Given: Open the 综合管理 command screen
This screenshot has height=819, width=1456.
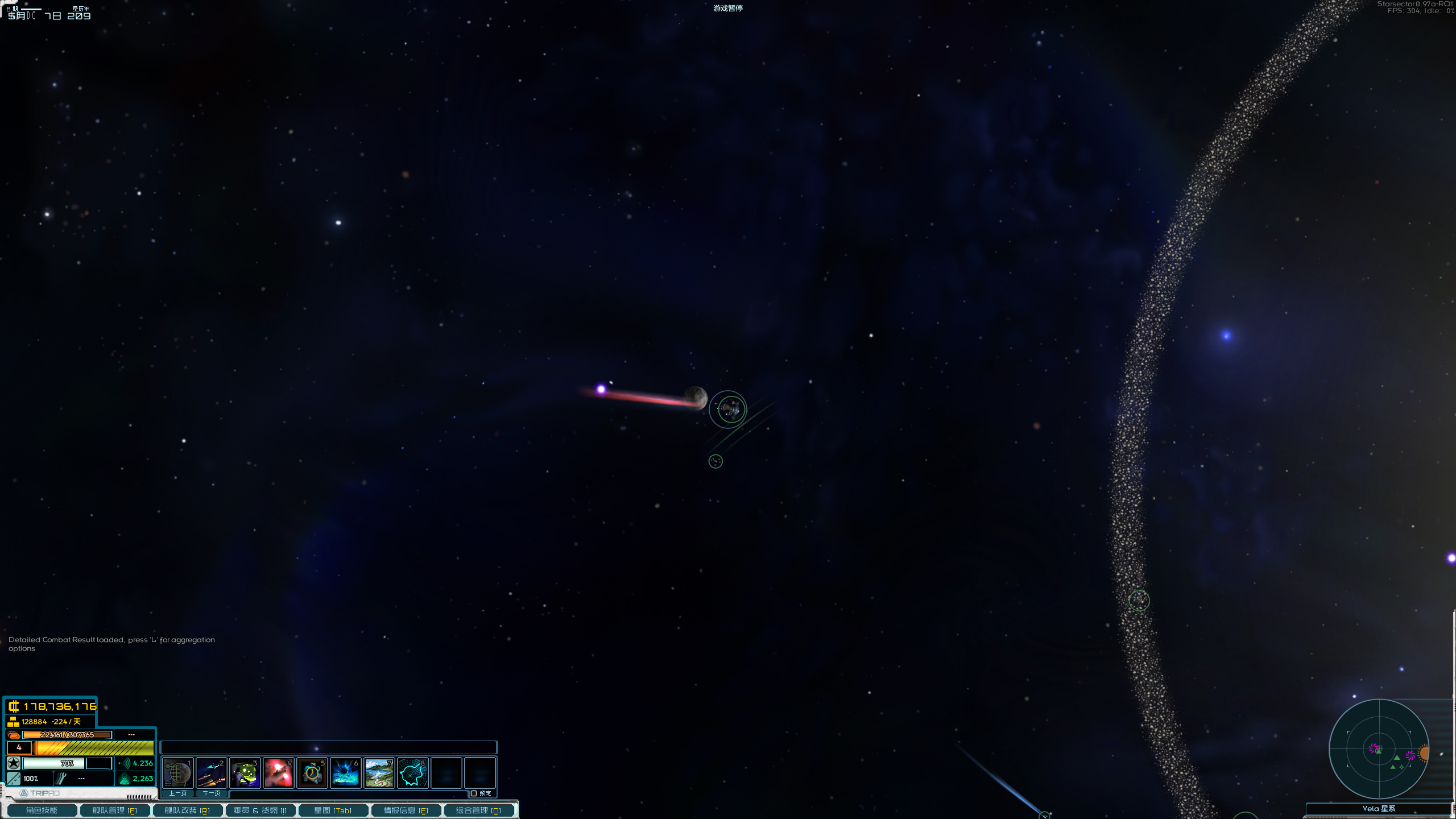Looking at the screenshot, I should pos(478,810).
